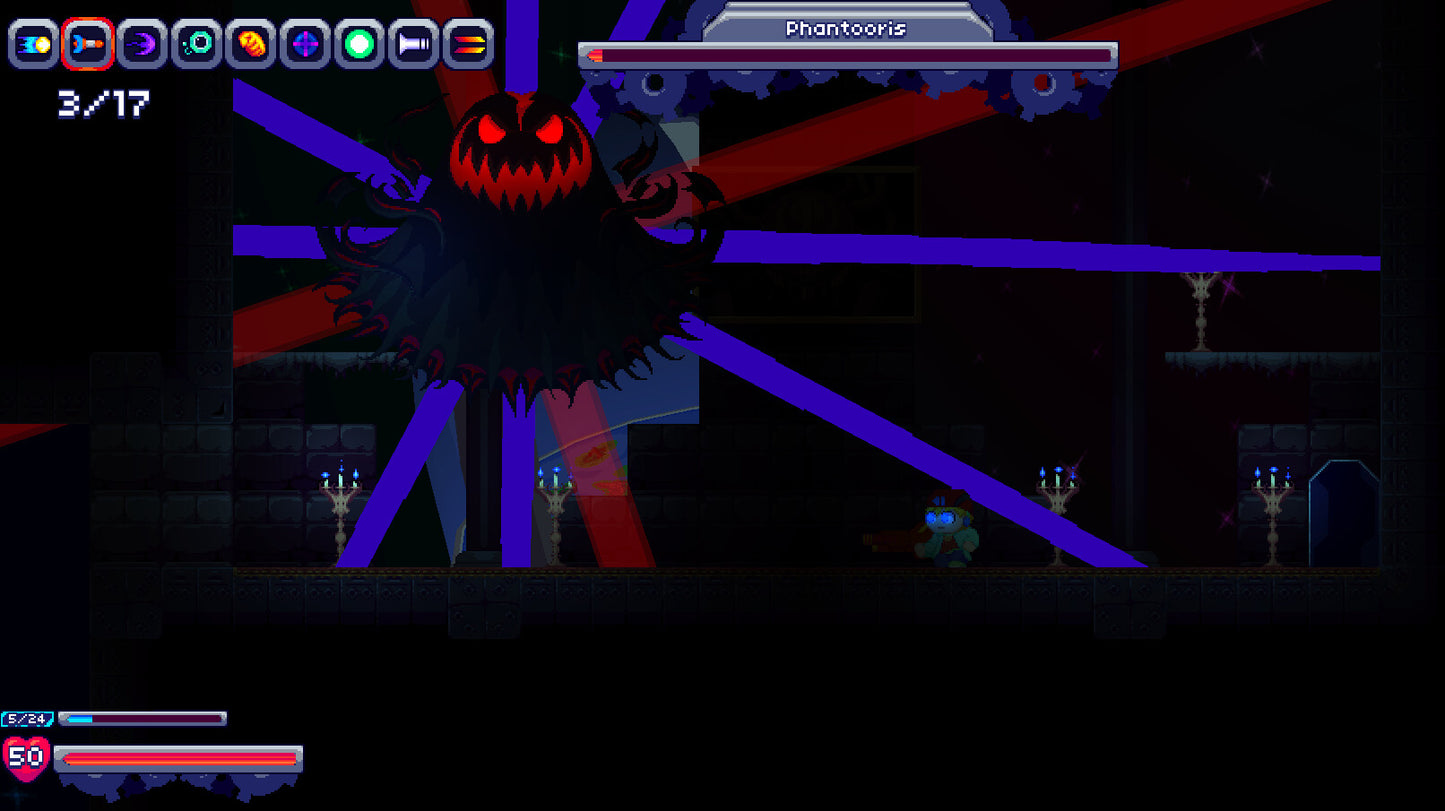Screen dimensions: 1445x811
Task: Select the red-yellow triple arrow weapon
Action: click(x=468, y=45)
